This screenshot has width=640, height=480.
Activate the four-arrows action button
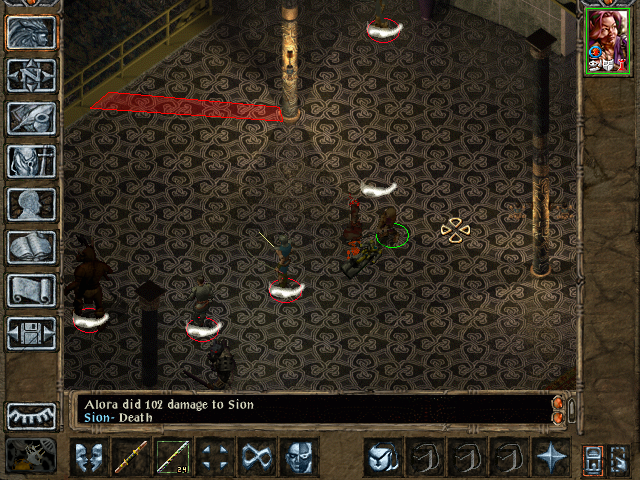(214, 458)
